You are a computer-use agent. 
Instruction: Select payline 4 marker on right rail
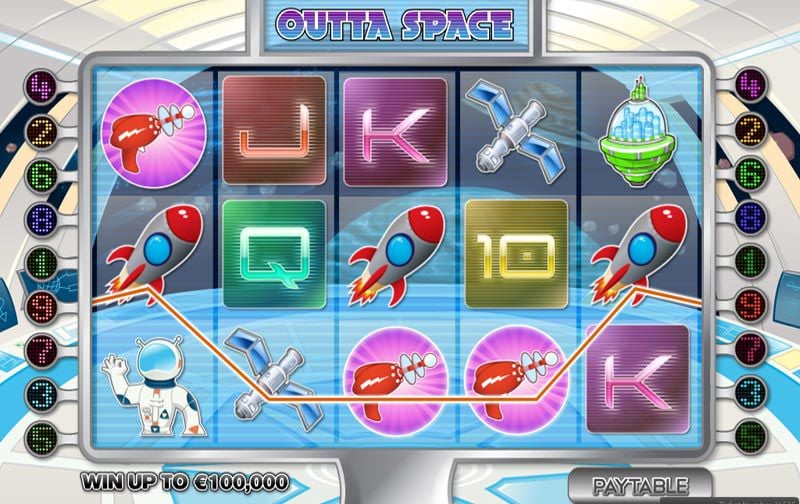pyautogui.click(x=752, y=83)
